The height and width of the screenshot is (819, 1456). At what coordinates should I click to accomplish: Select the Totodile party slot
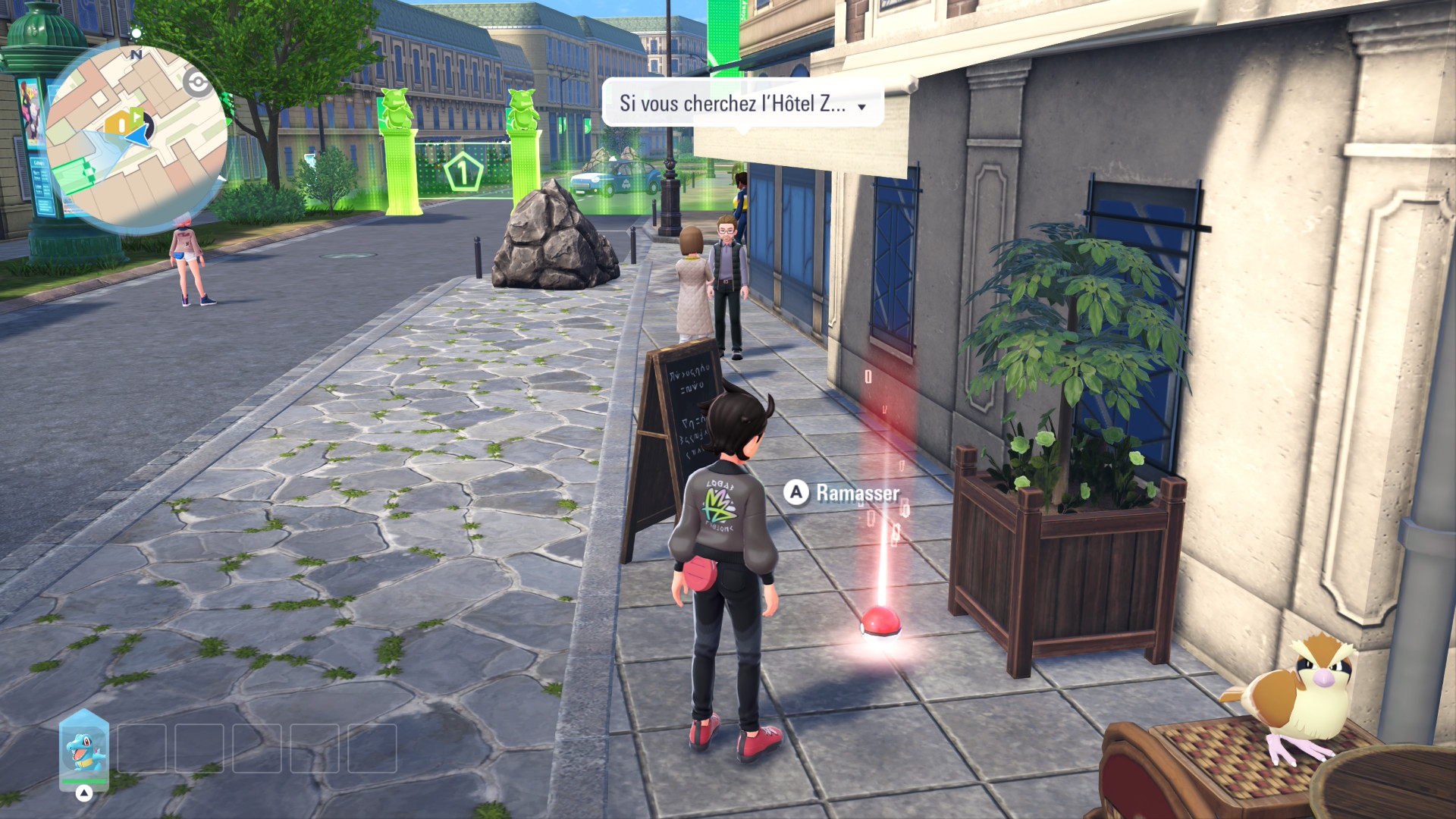point(84,749)
